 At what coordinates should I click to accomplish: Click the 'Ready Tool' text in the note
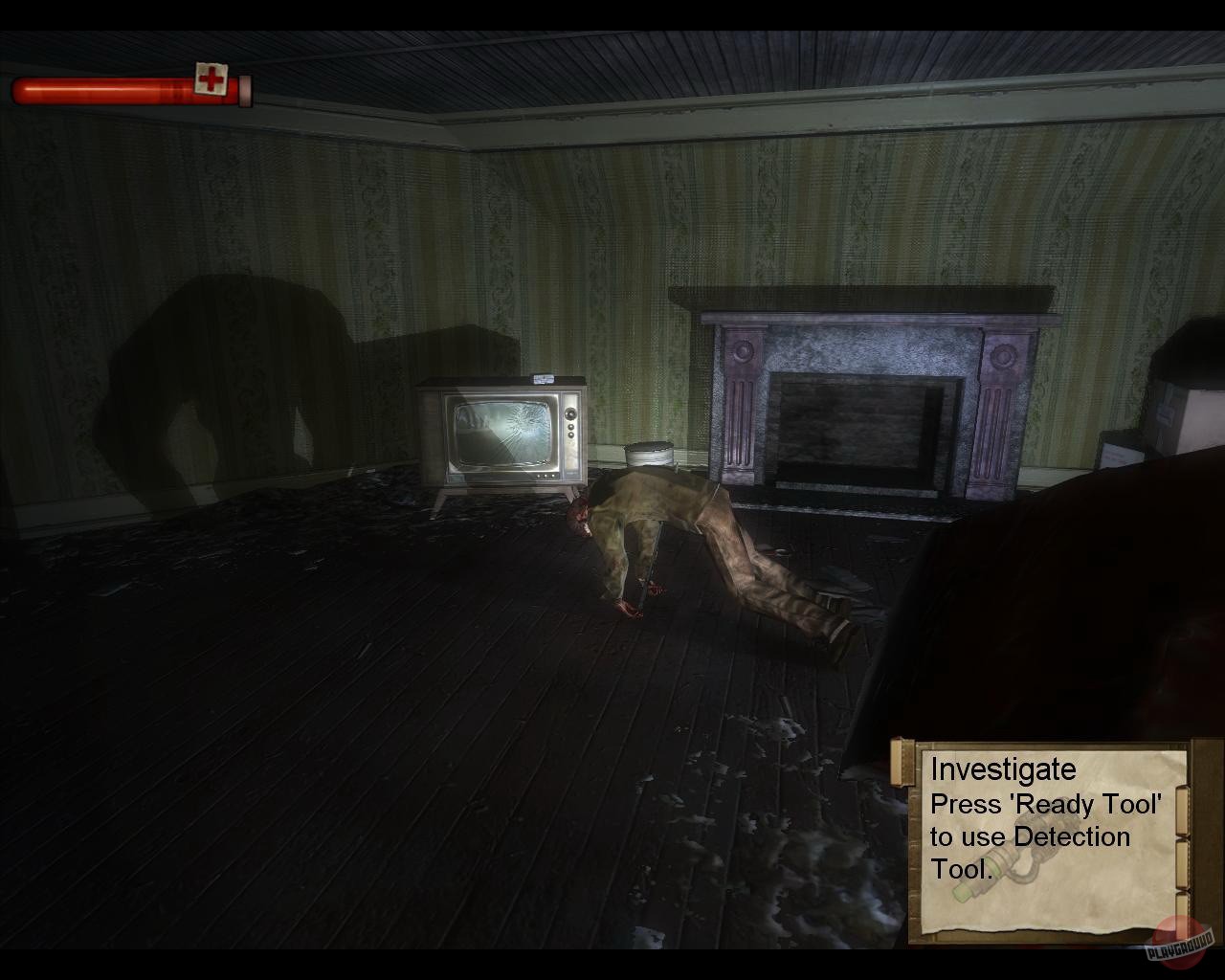click(1086, 805)
